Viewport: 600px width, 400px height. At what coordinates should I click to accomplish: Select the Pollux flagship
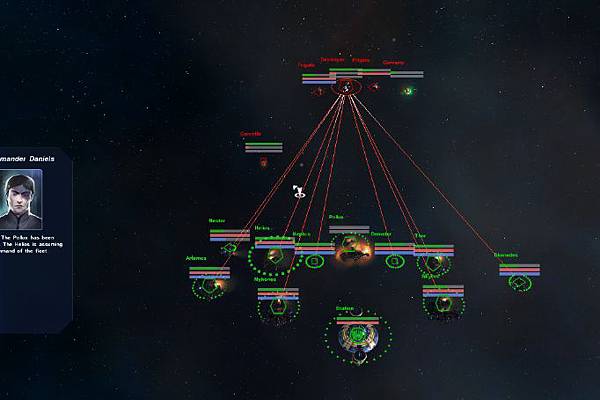tap(351, 254)
